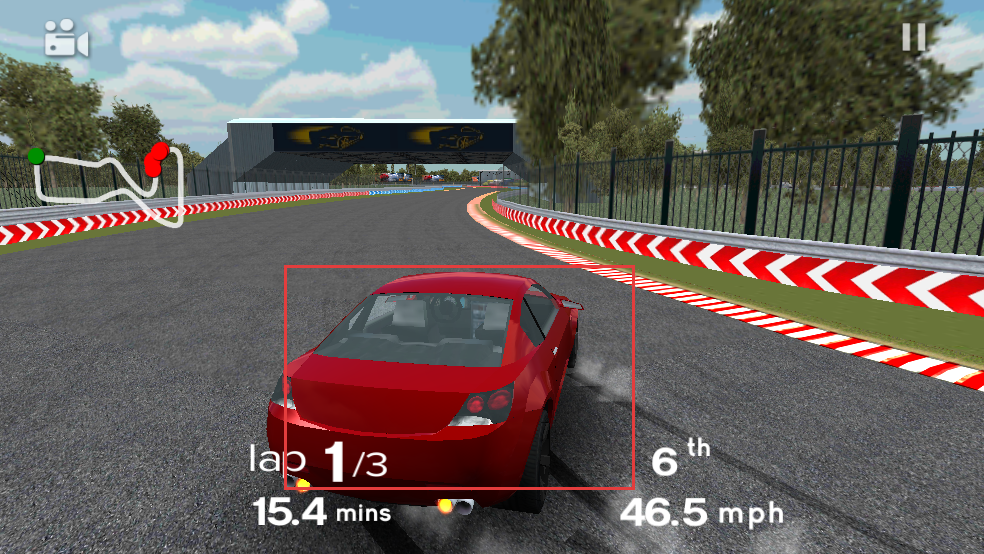Switch camera view with the camera icon
The image size is (984, 554).
(66, 40)
